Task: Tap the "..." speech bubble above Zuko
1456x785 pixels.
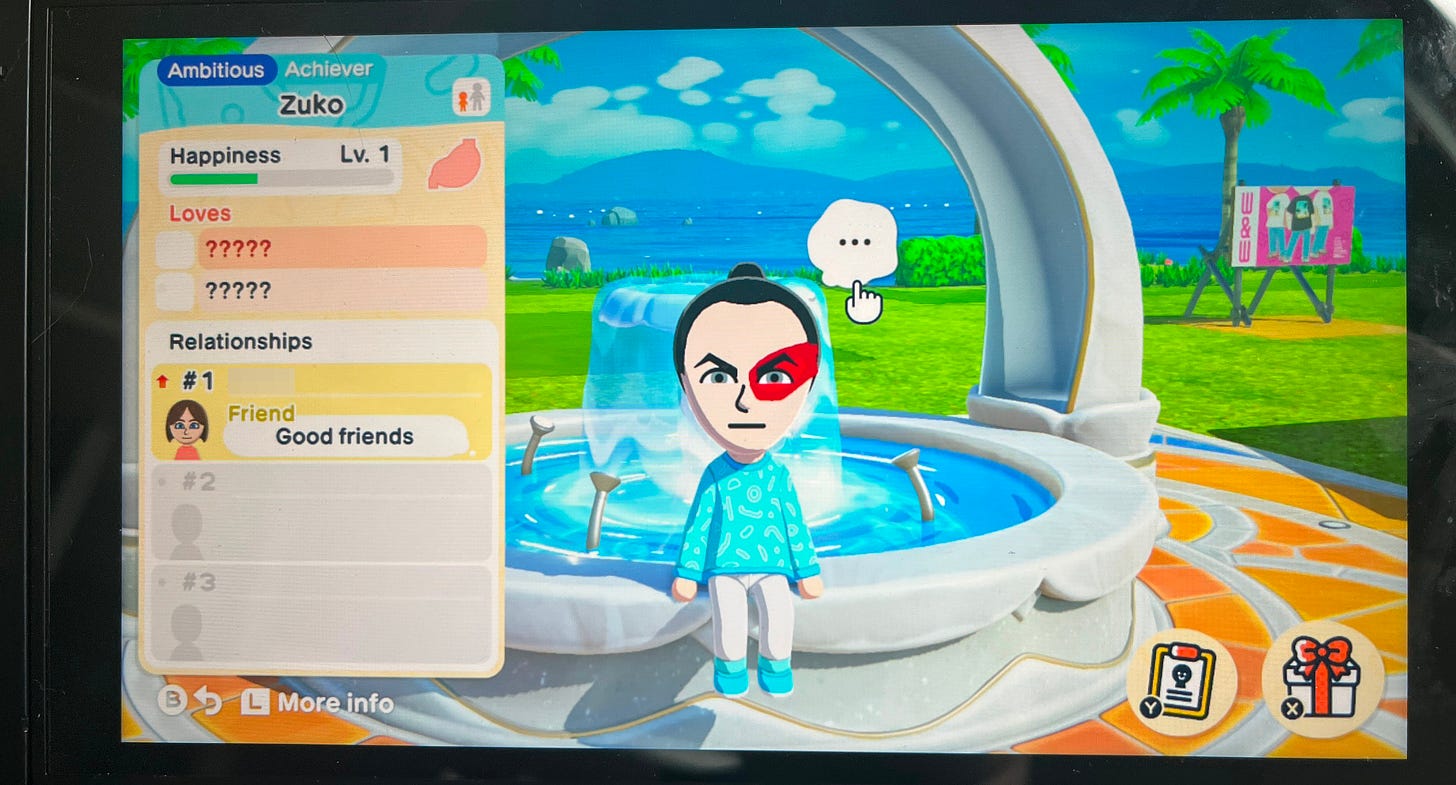Action: pyautogui.click(x=852, y=243)
